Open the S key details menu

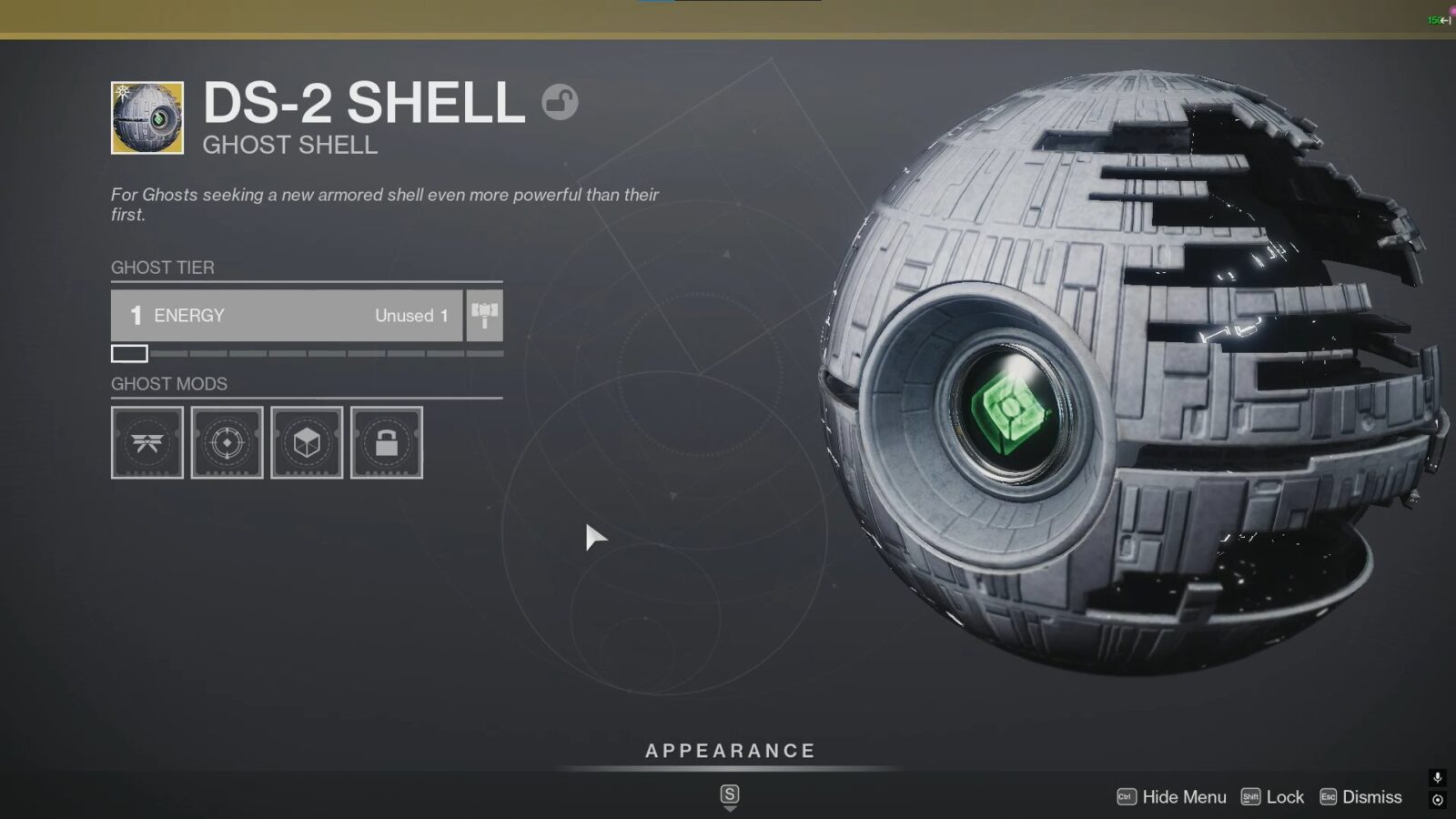(x=728, y=792)
